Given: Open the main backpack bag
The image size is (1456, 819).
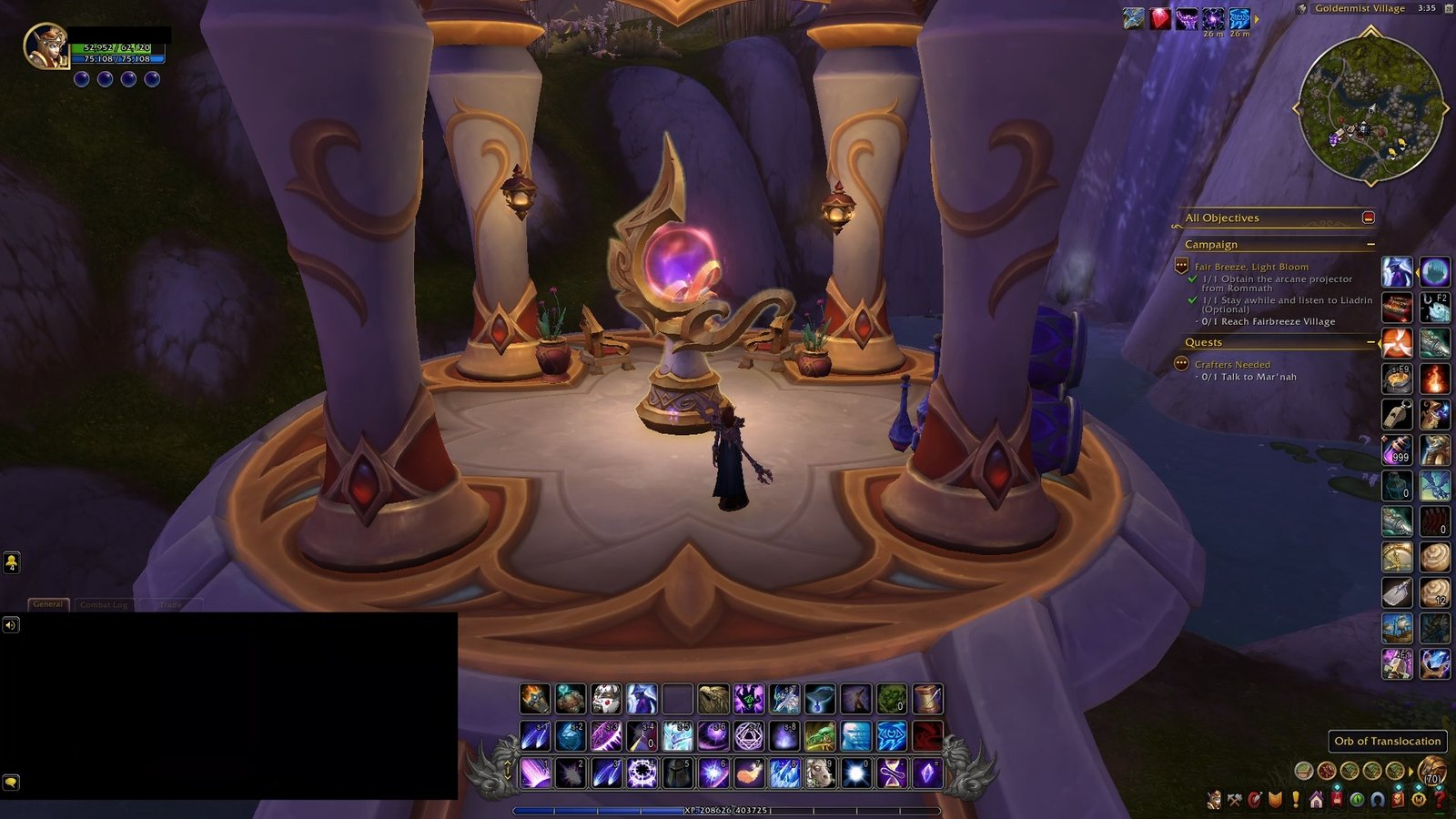Looking at the screenshot, I should 1434,771.
